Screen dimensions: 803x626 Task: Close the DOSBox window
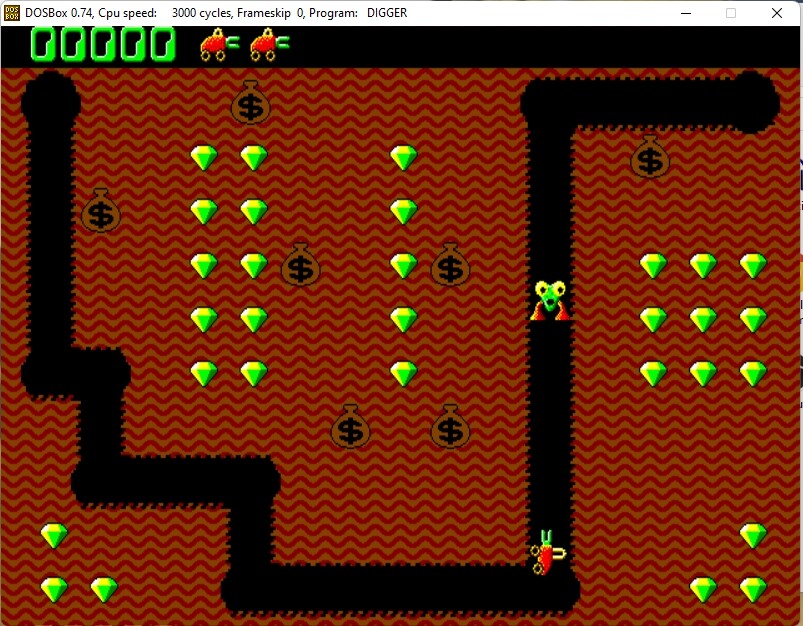point(777,13)
